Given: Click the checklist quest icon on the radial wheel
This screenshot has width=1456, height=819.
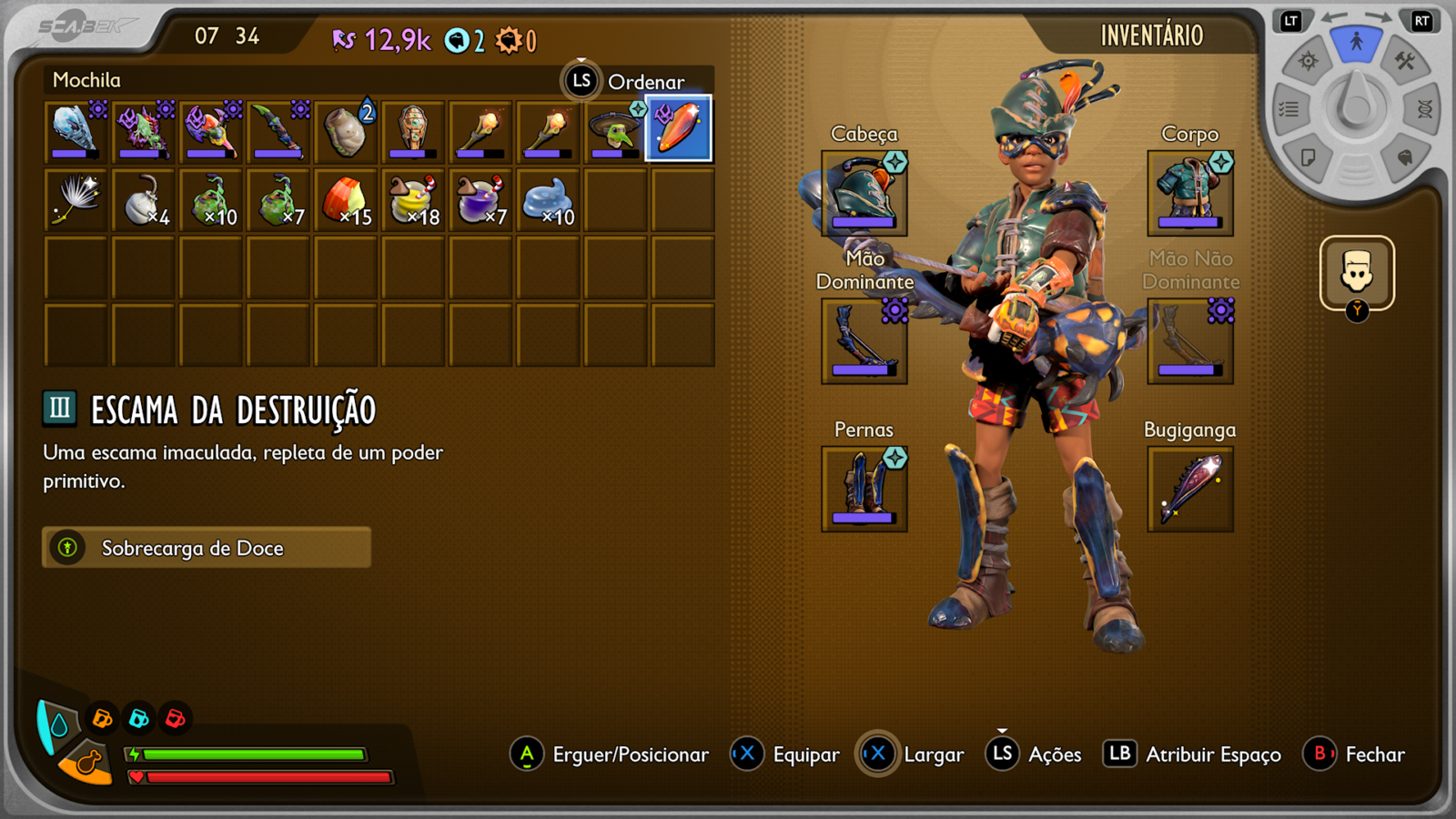Looking at the screenshot, I should point(1289,109).
